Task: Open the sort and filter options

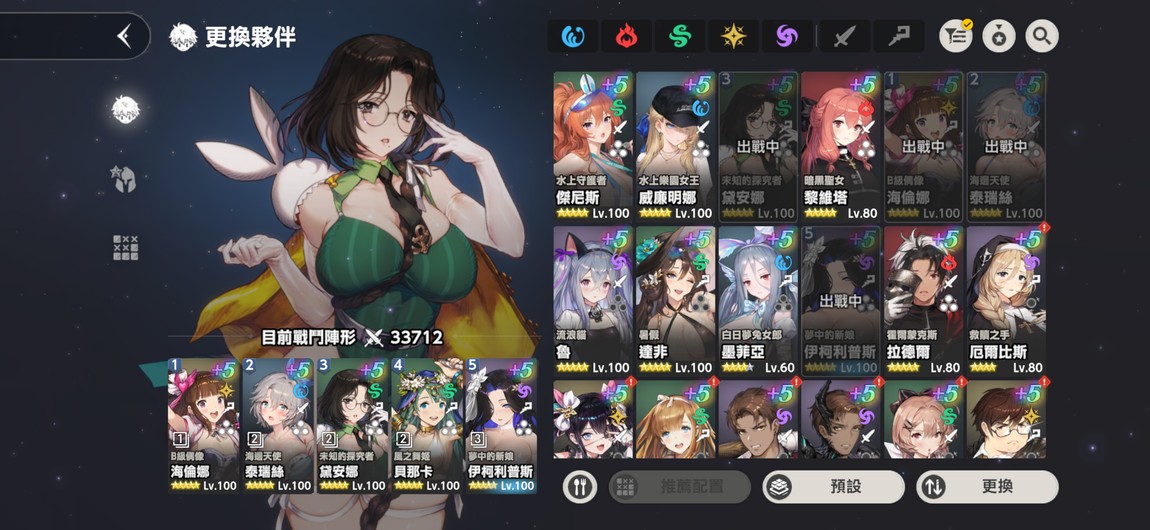Action: click(x=957, y=37)
